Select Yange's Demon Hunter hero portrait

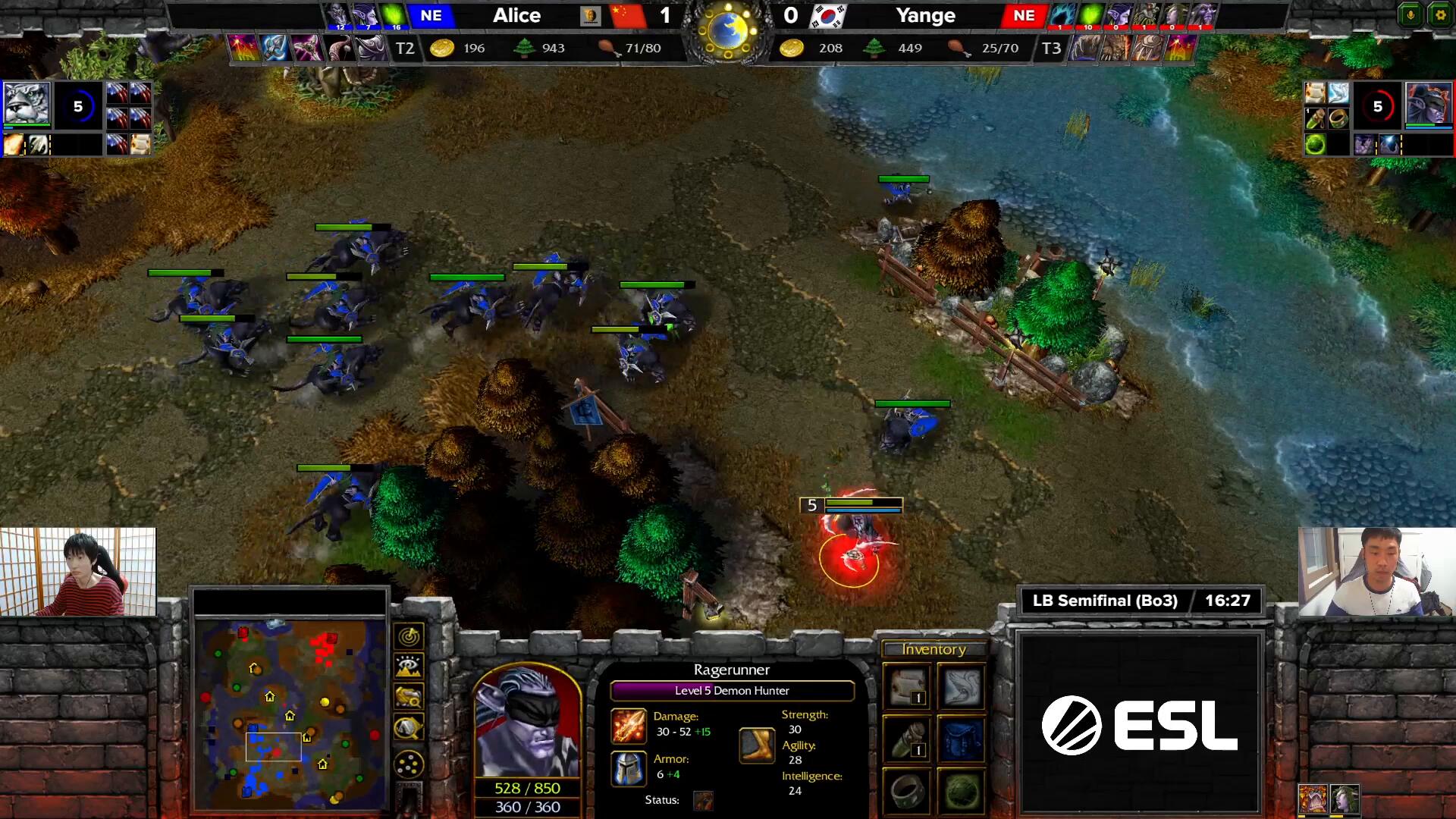(1428, 104)
